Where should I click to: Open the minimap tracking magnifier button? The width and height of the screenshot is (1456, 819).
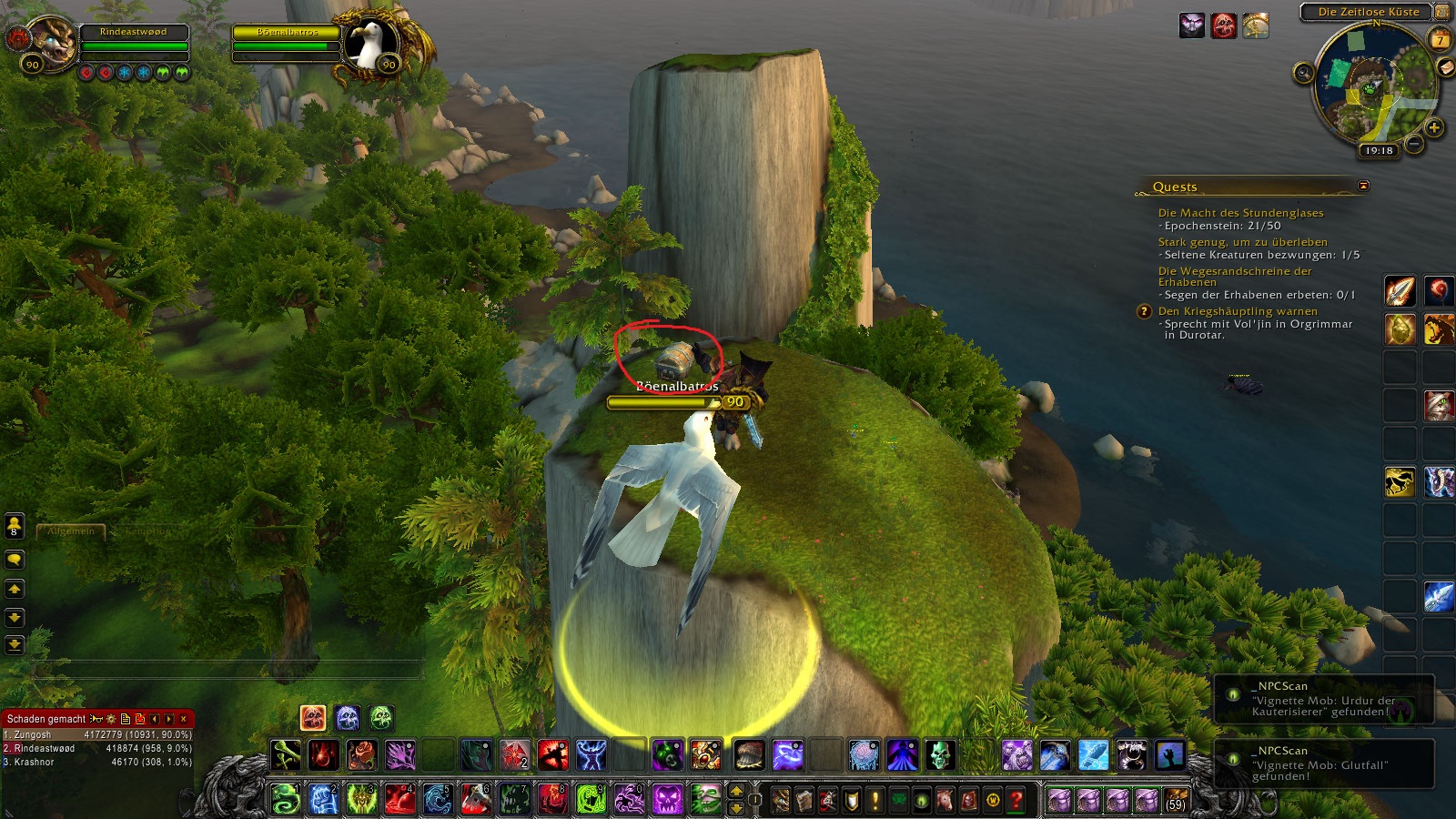tap(1303, 73)
